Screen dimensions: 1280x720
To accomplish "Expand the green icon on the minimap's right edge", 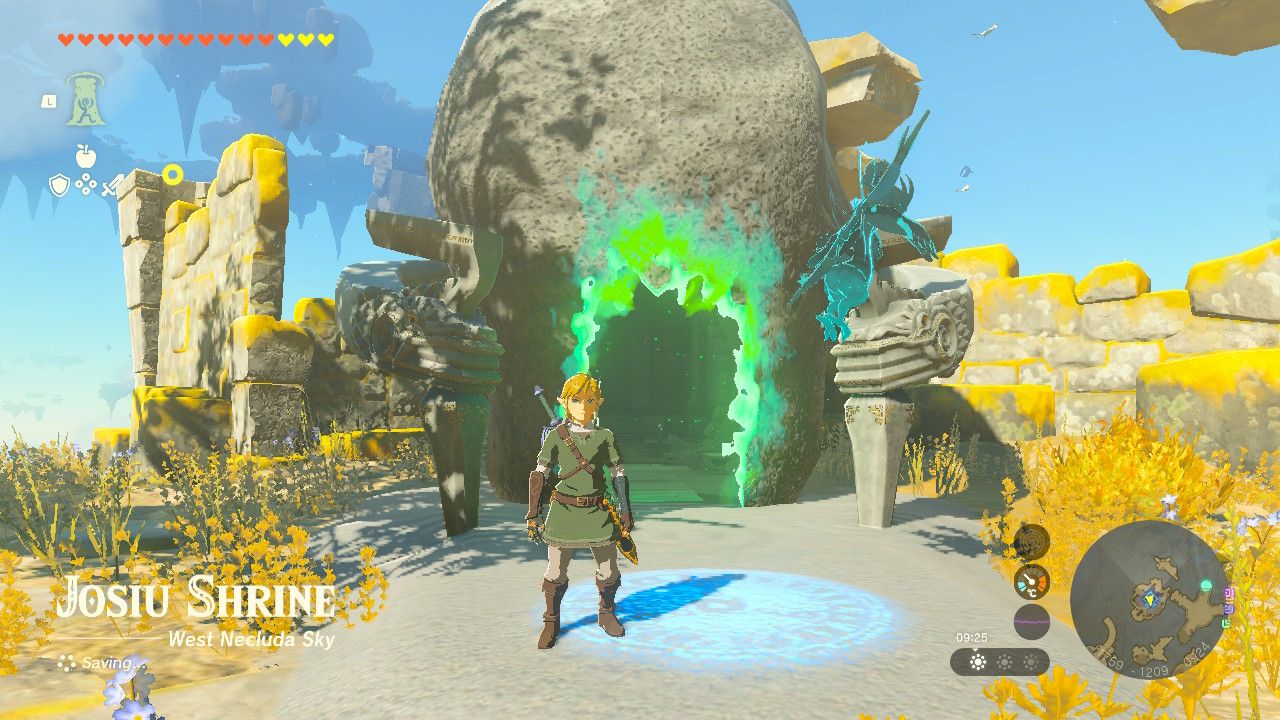I will click(x=1227, y=622).
